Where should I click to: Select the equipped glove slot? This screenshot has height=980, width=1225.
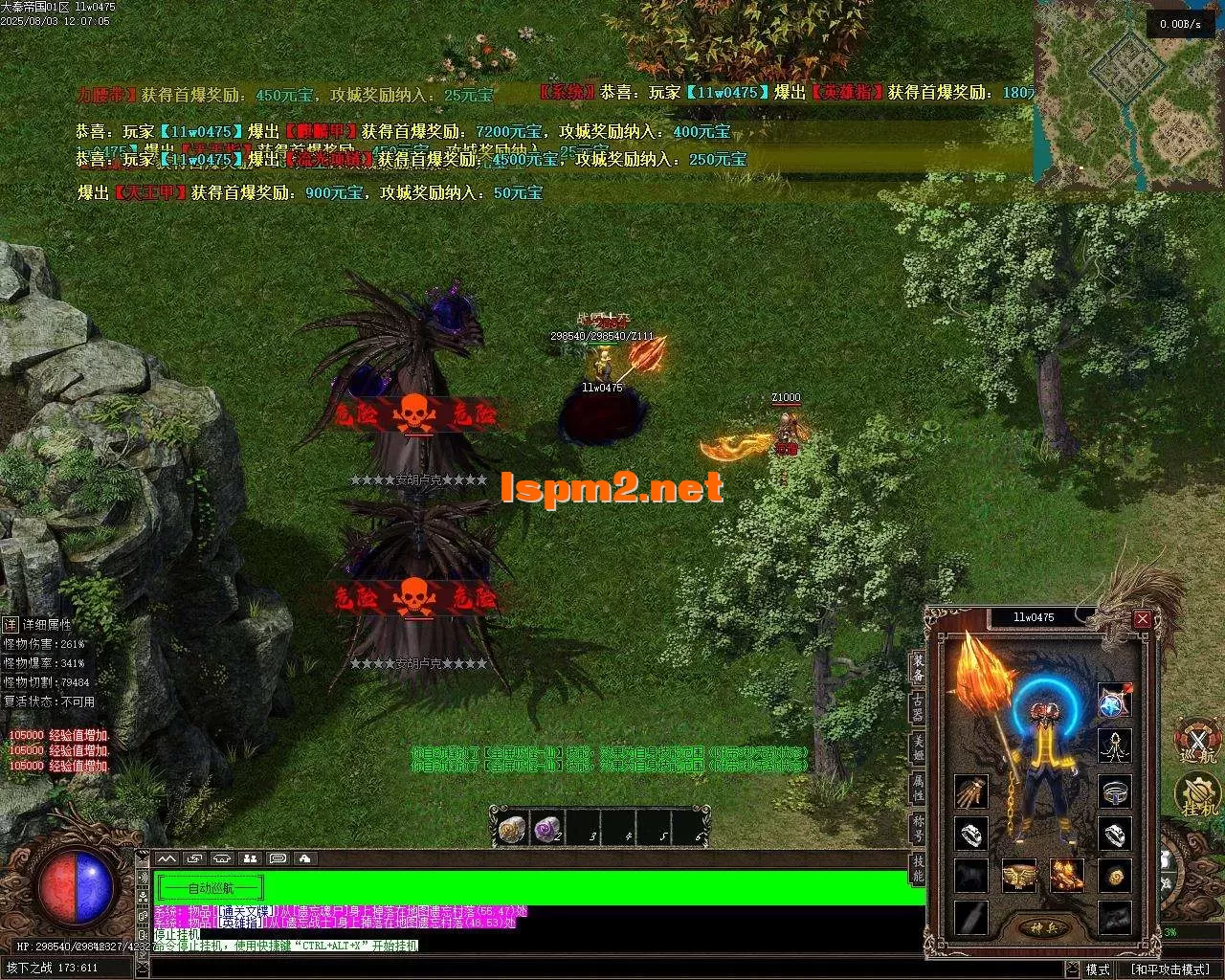click(x=970, y=791)
